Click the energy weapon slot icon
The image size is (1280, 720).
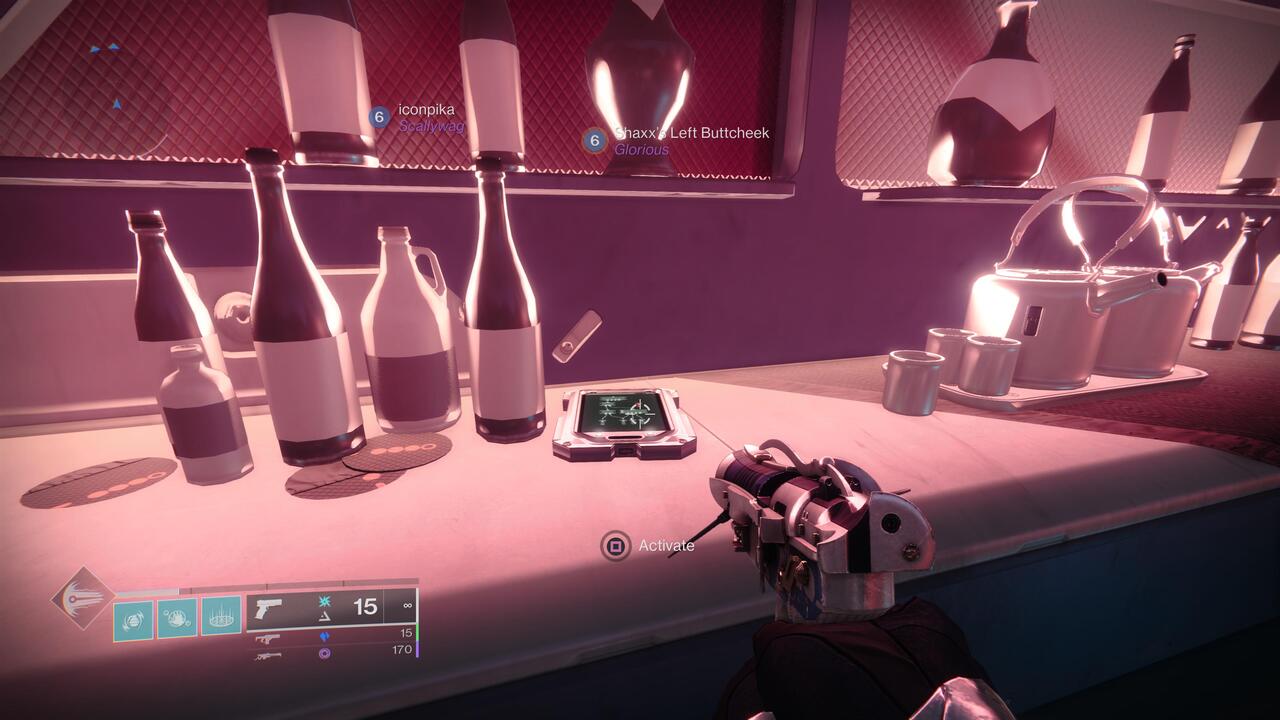pyautogui.click(x=267, y=639)
